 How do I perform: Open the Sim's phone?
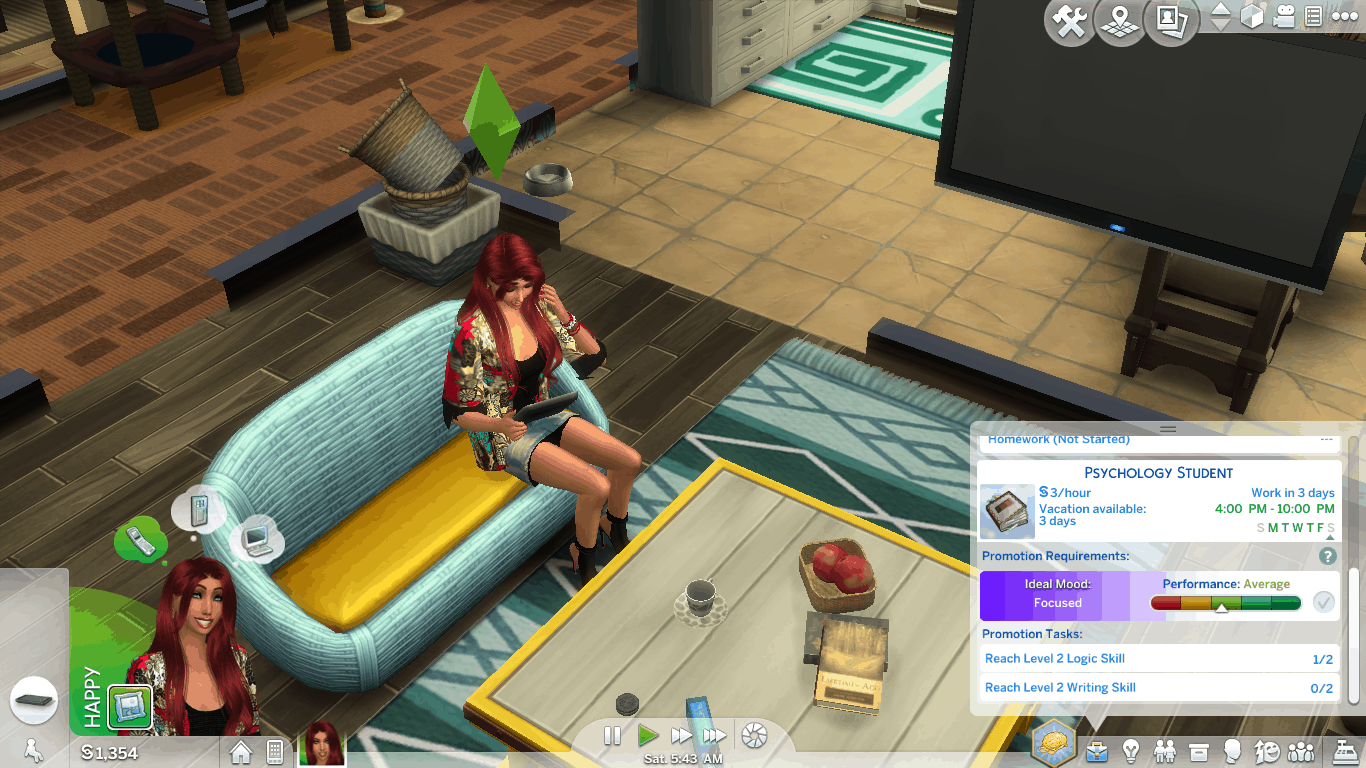275,751
